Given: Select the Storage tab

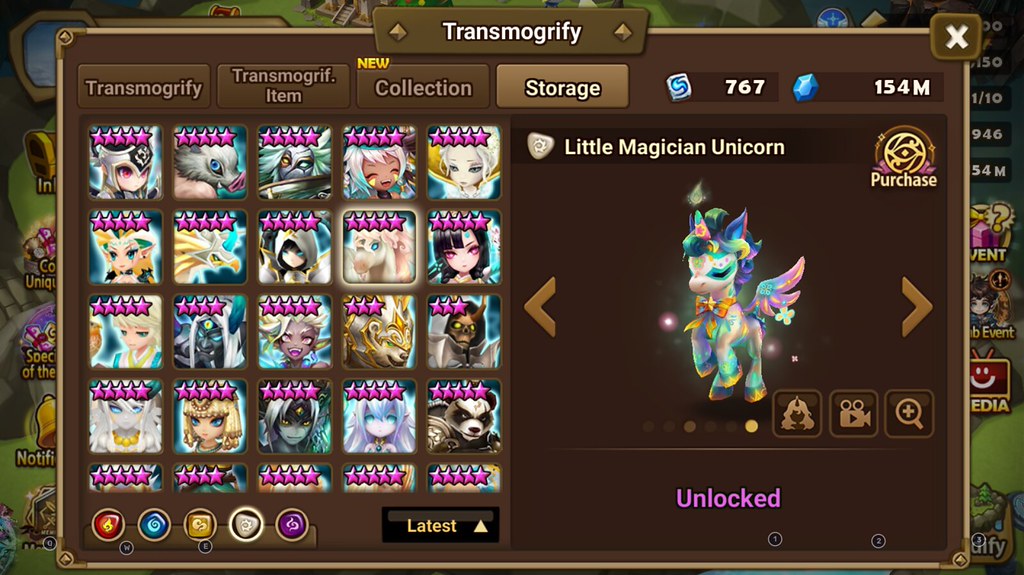Looking at the screenshot, I should [x=562, y=87].
